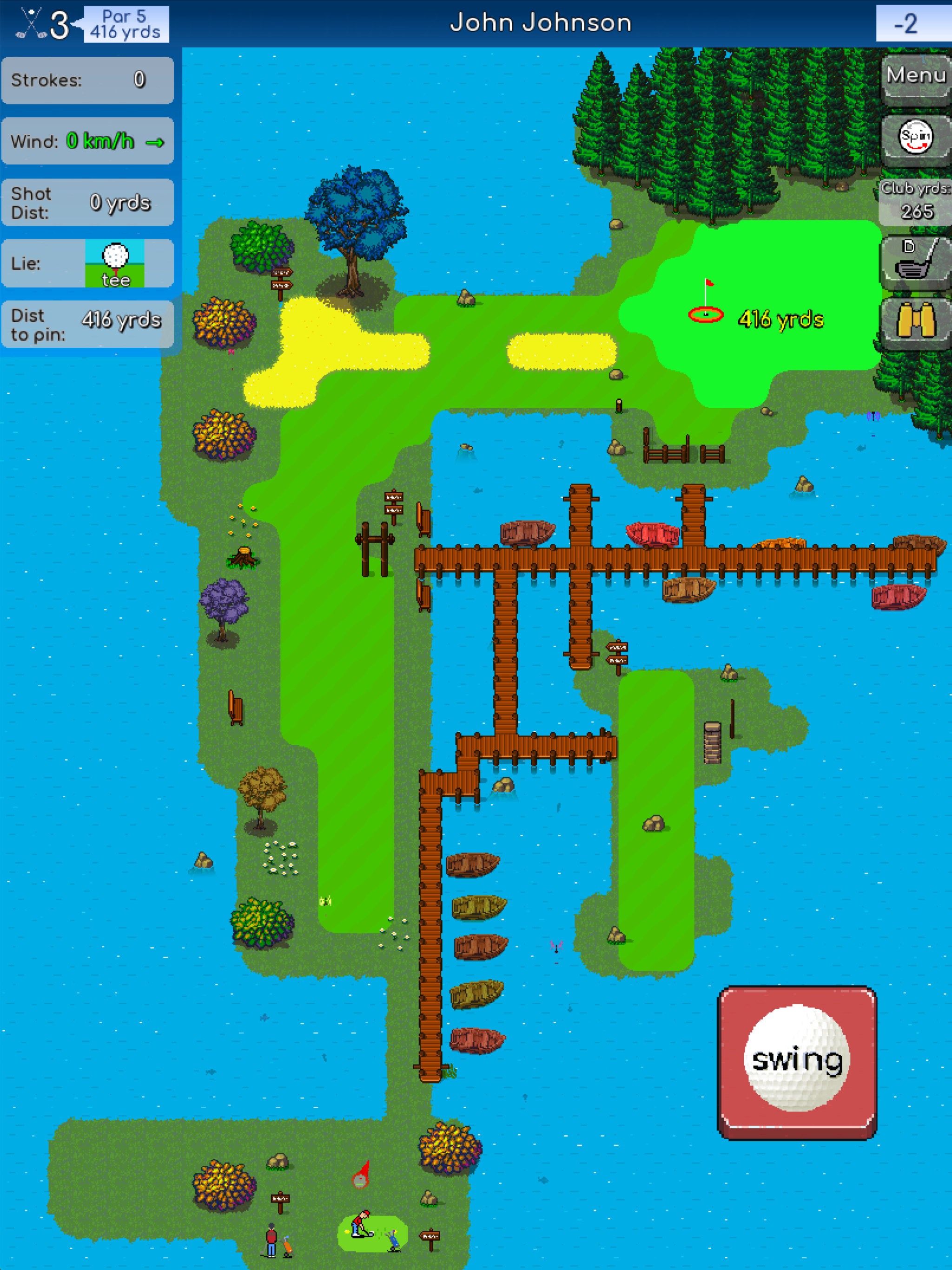Screen dimensions: 952x1270
Task: Click the -2 score display
Action: coord(908,24)
